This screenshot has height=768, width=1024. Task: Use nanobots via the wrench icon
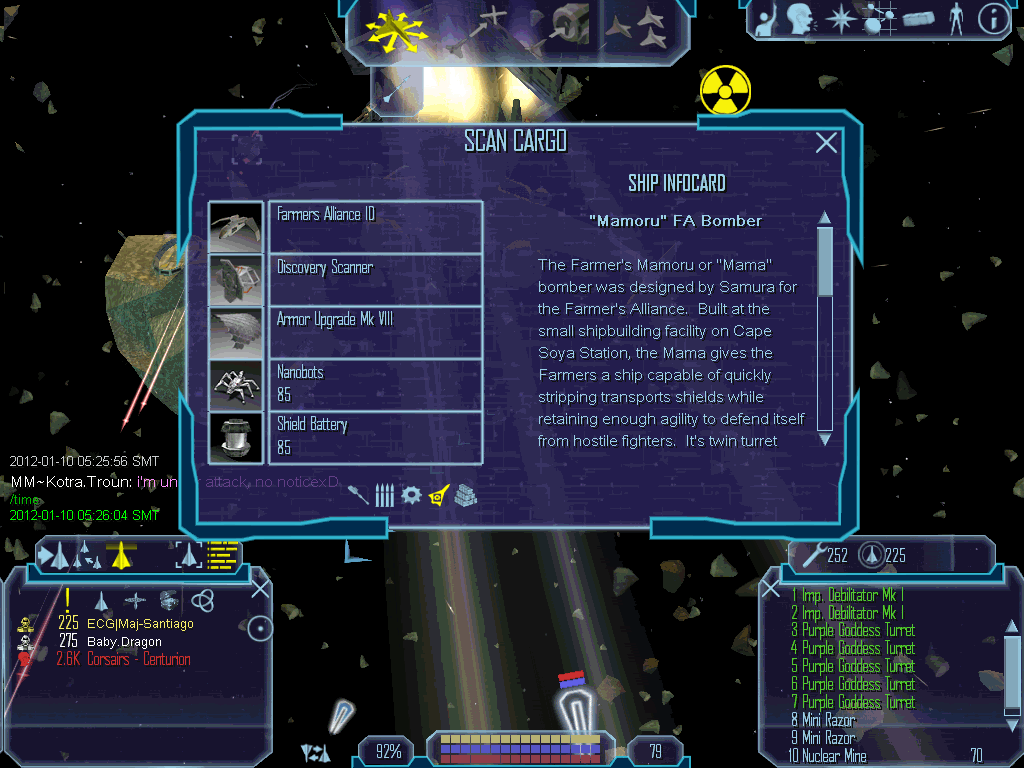[x=808, y=554]
